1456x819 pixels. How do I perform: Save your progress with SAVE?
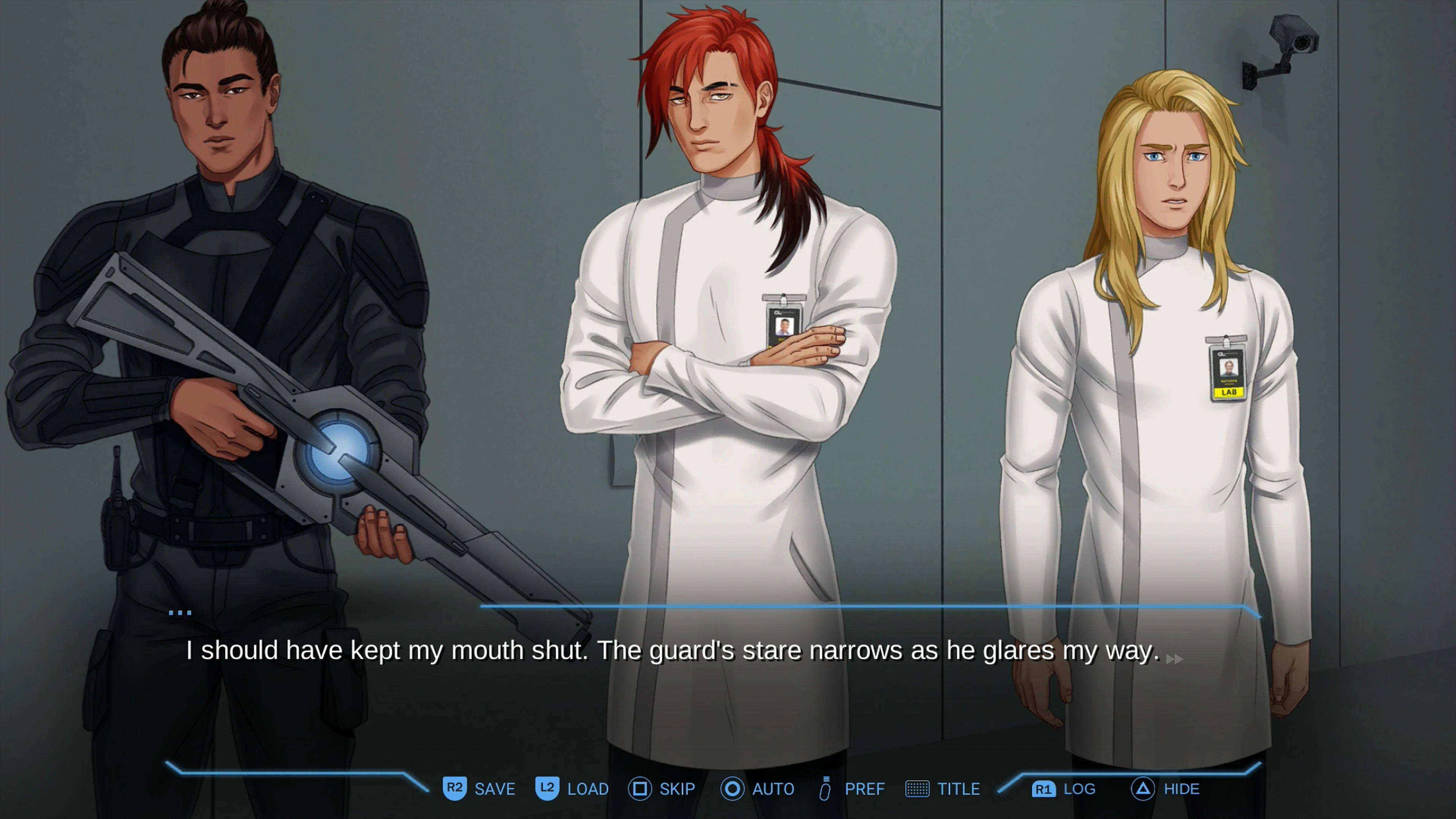[494, 789]
